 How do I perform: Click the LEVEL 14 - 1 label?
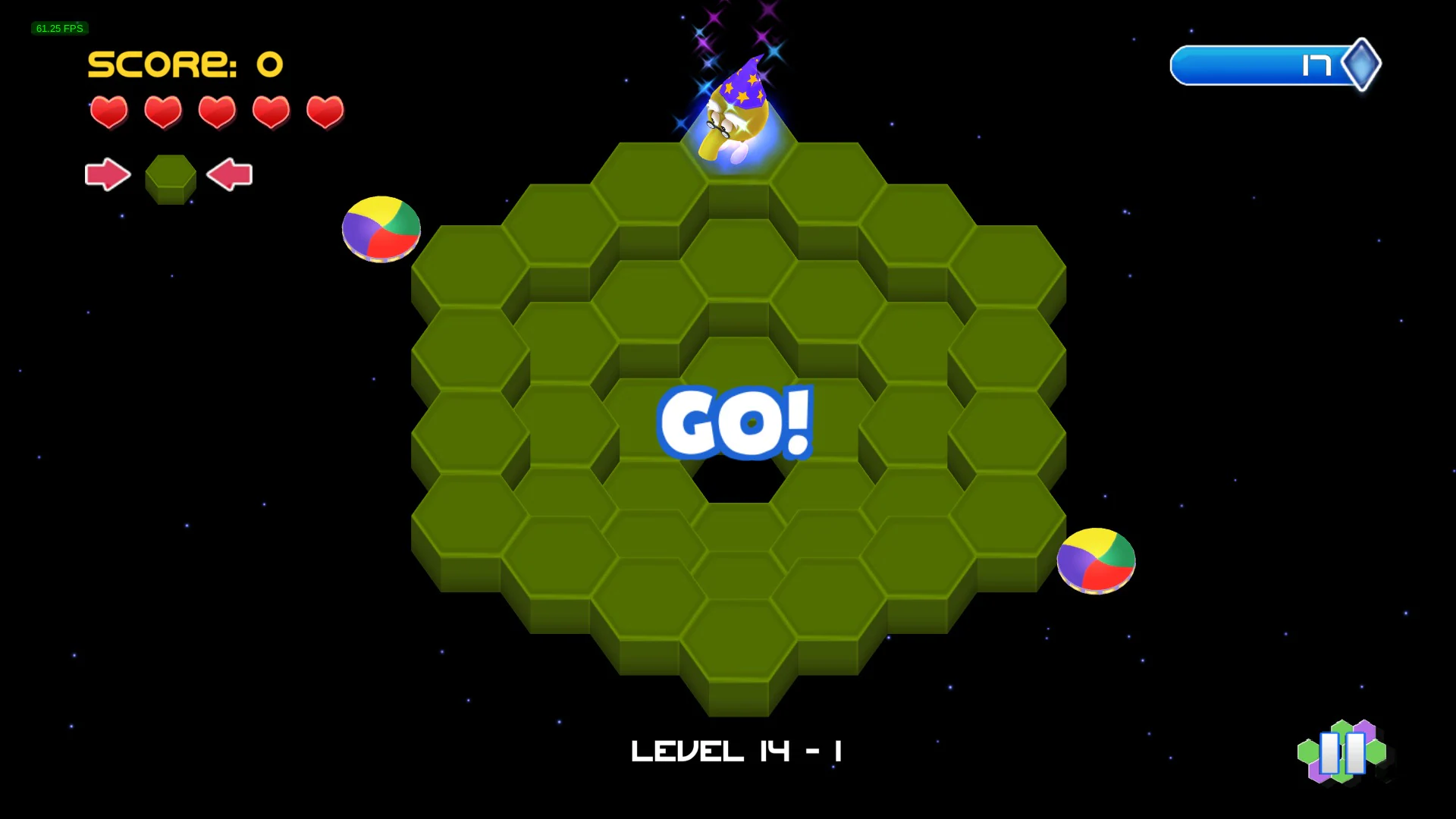pos(736,751)
